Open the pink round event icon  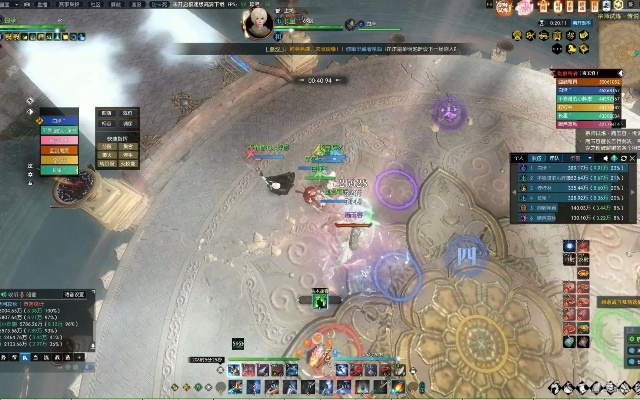click(x=522, y=8)
